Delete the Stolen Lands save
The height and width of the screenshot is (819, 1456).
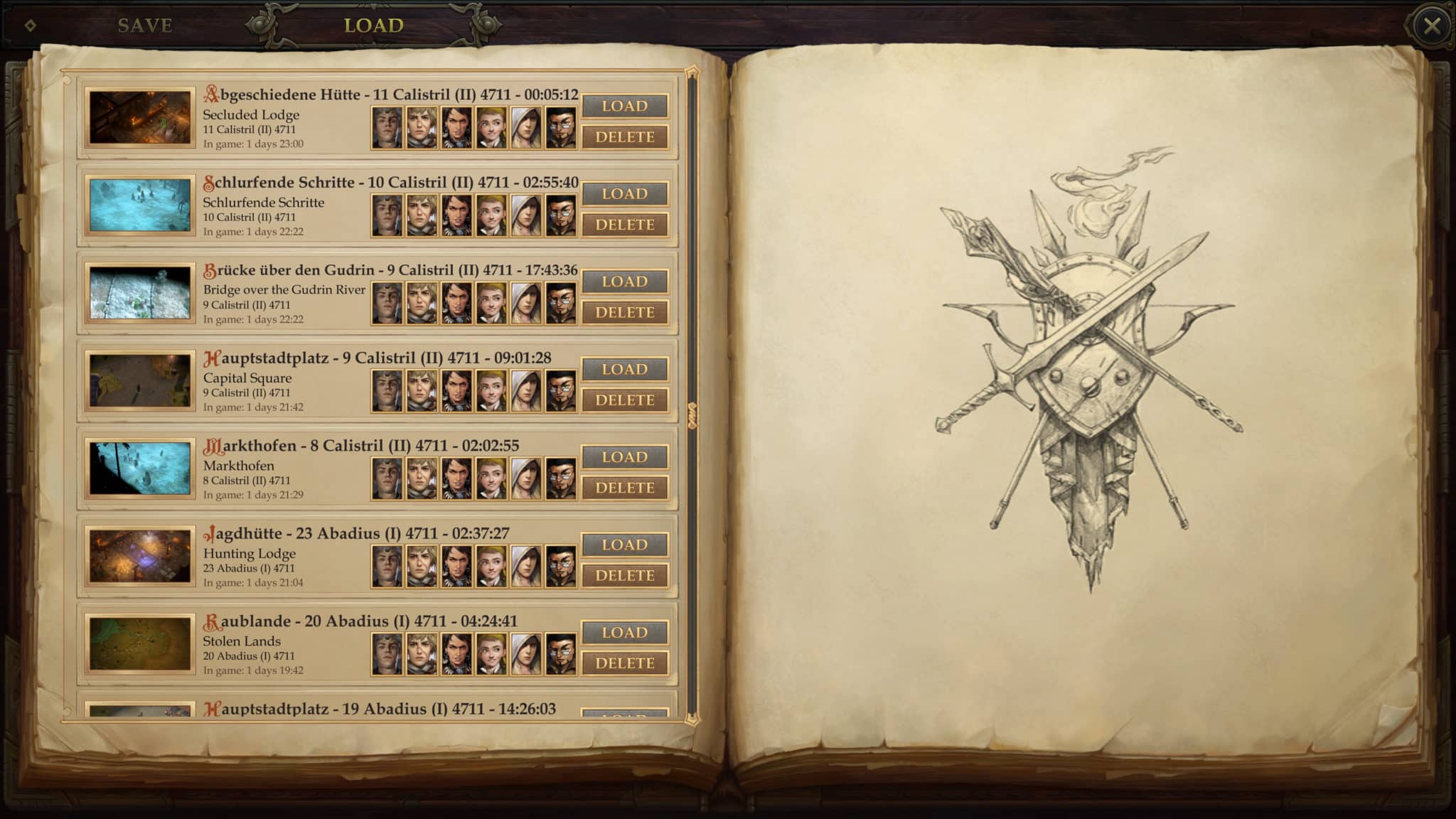[625, 663]
